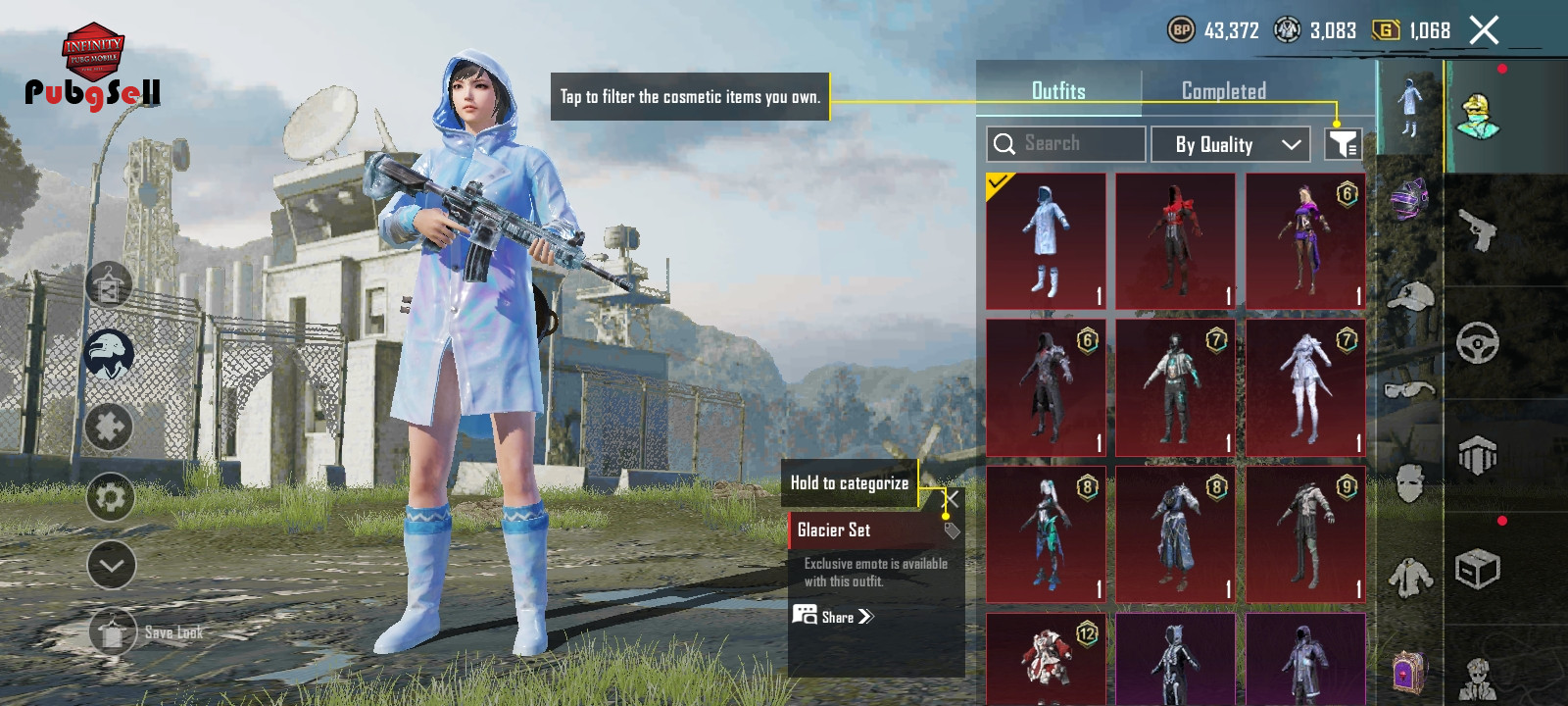Open the By Quality sort dropdown
The width and height of the screenshot is (1568, 706).
1230,145
